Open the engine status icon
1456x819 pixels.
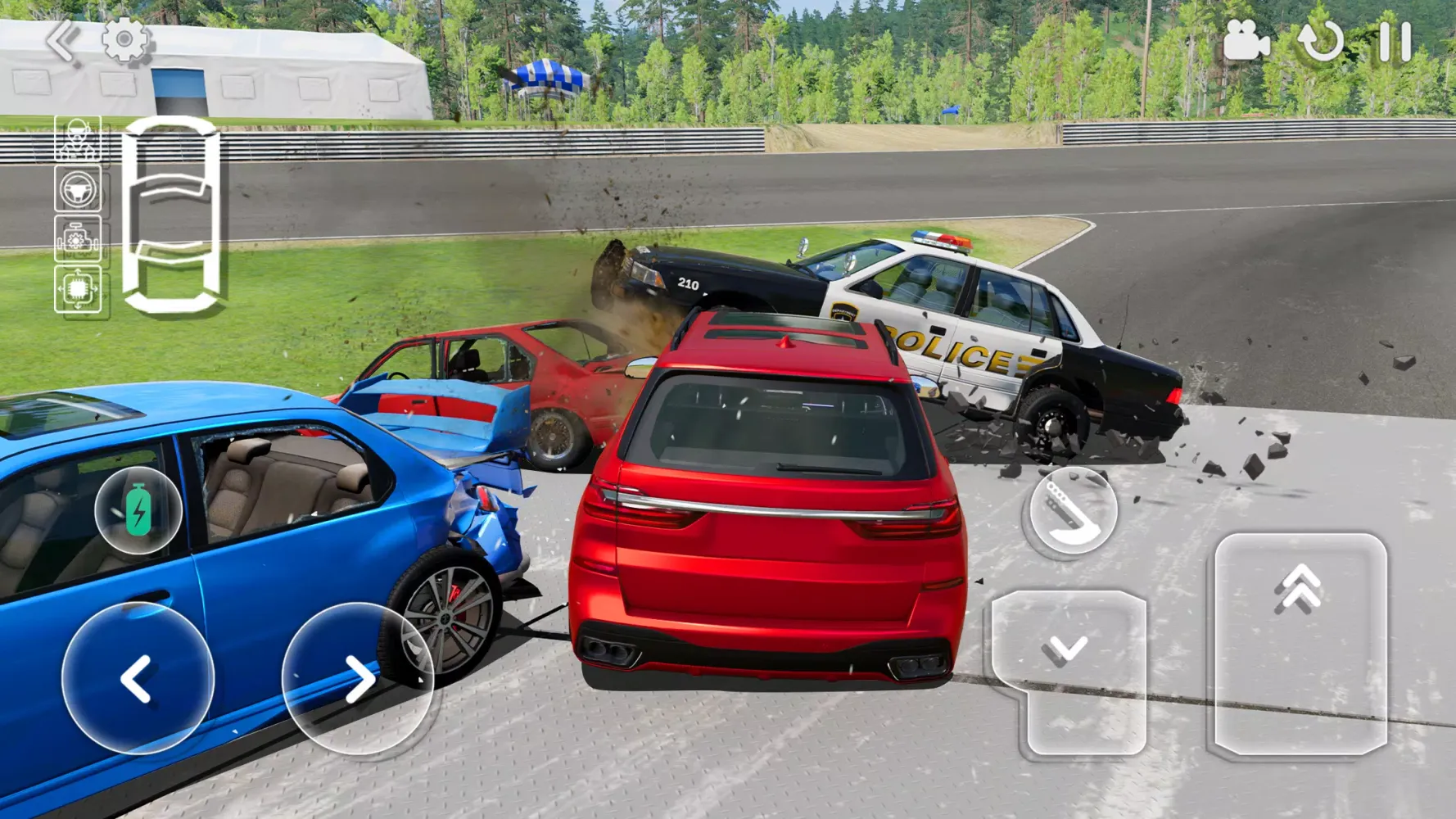(x=78, y=239)
